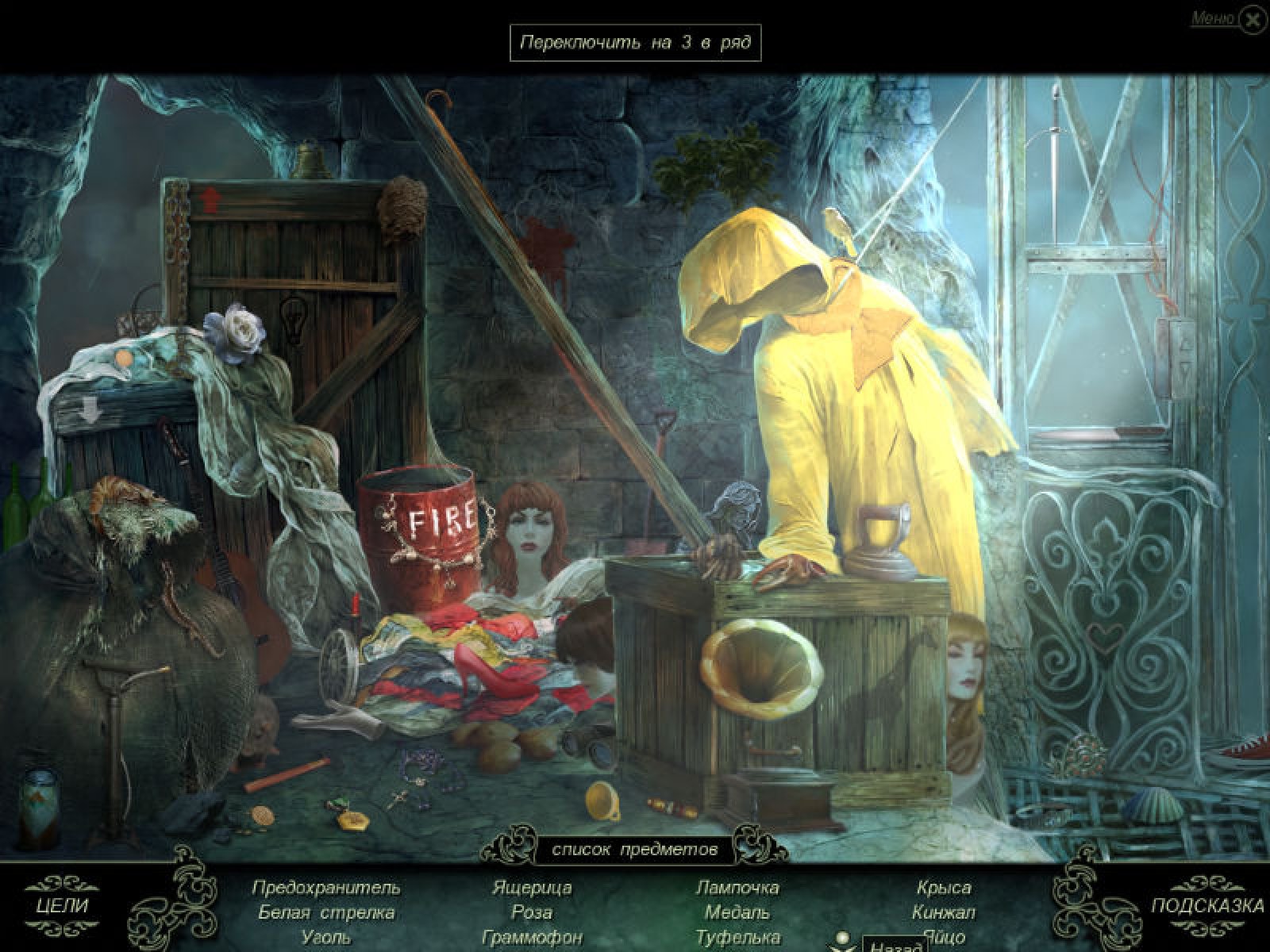Screen dimensions: 1270x952
Task: Select Туфелька in the item list
Action: [x=737, y=938]
